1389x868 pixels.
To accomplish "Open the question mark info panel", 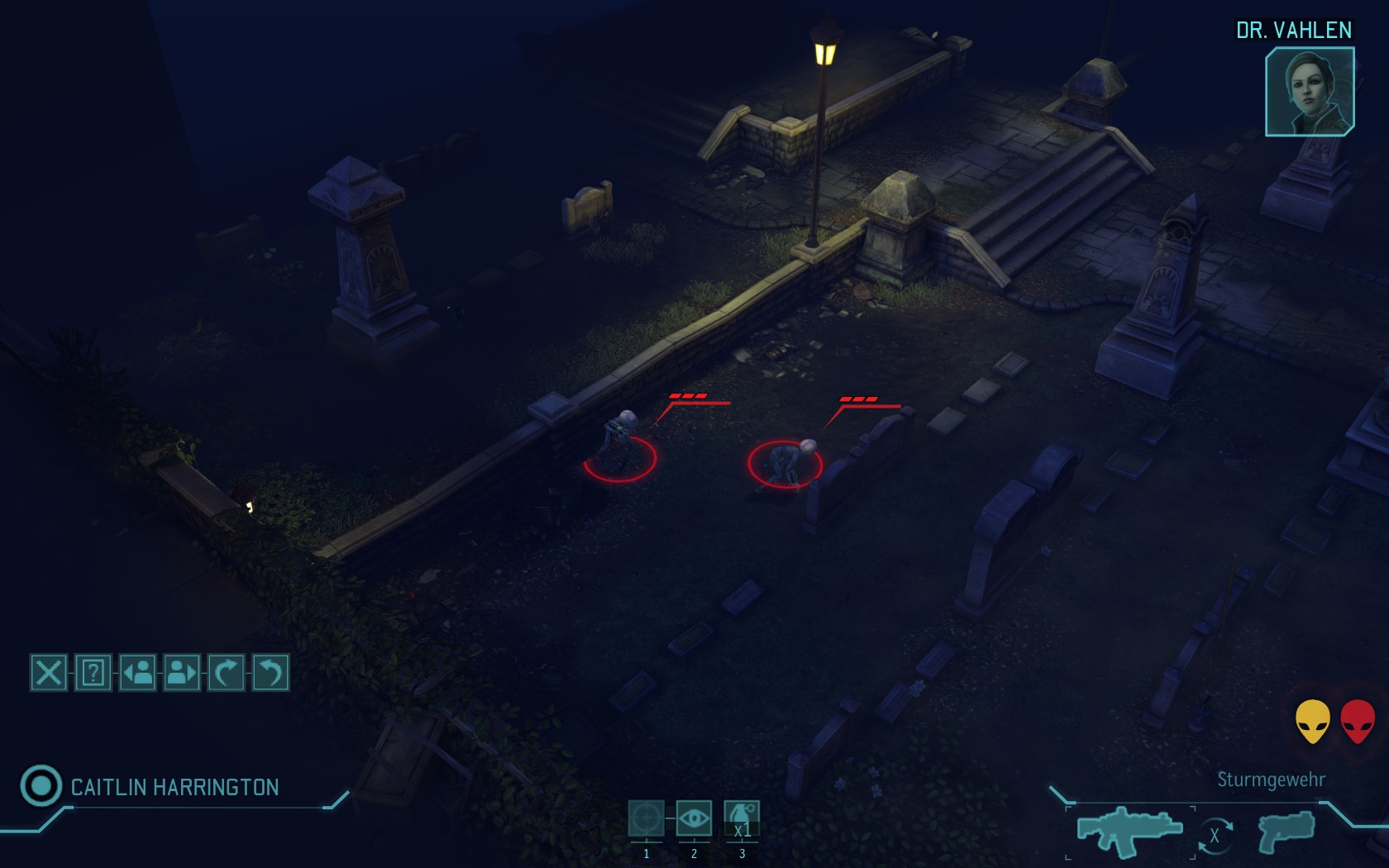I will coord(93,673).
